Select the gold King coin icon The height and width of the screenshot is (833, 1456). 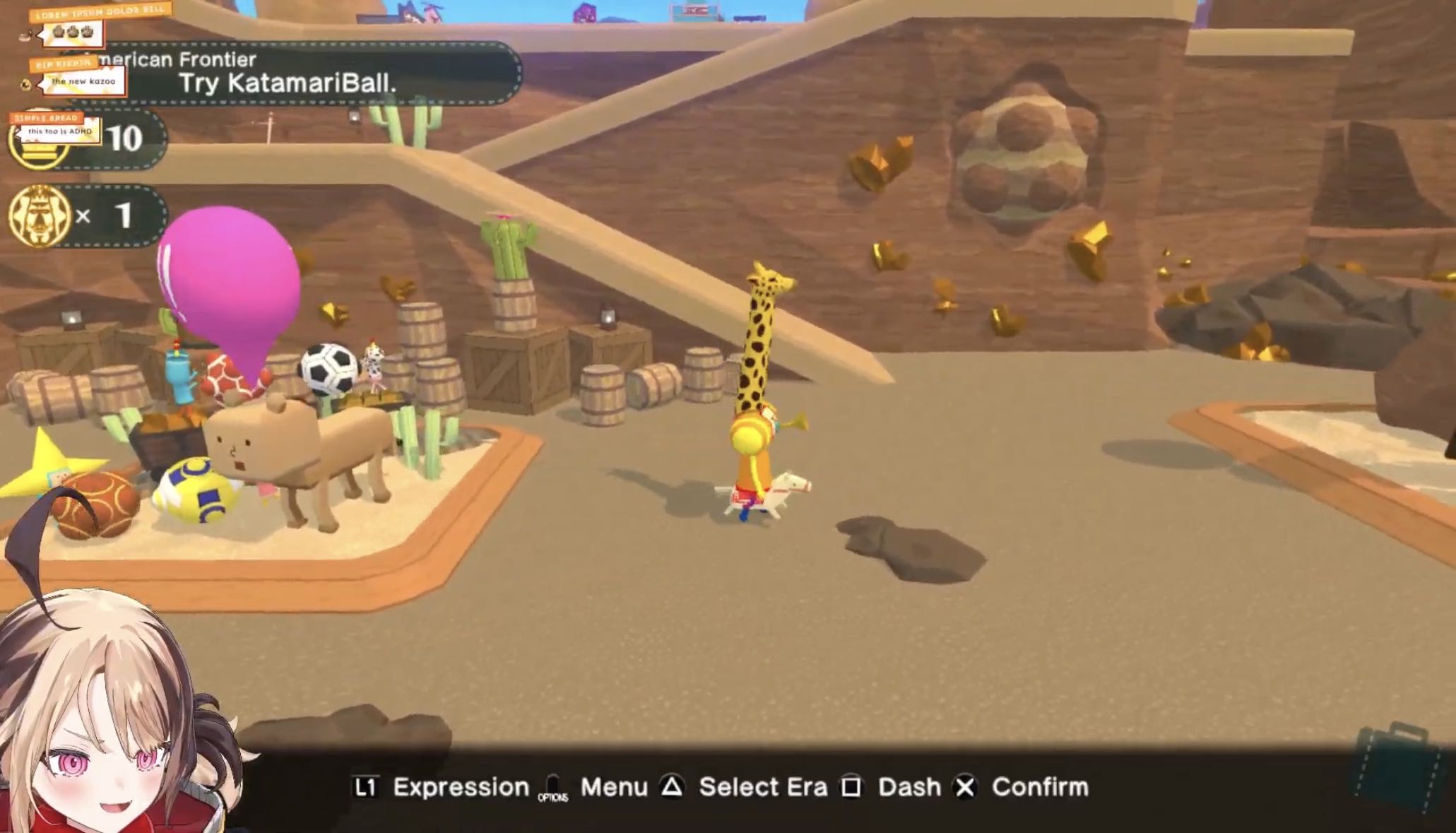point(40,216)
